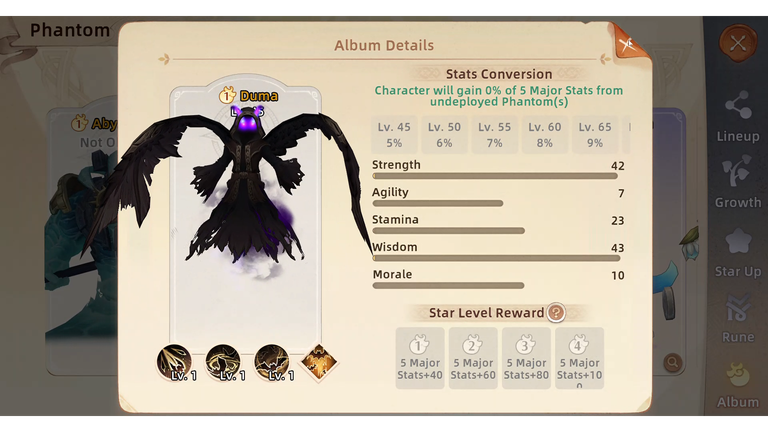Viewport: 768px width, 432px height.
Task: Go to the Star Up section
Action: coord(738,251)
